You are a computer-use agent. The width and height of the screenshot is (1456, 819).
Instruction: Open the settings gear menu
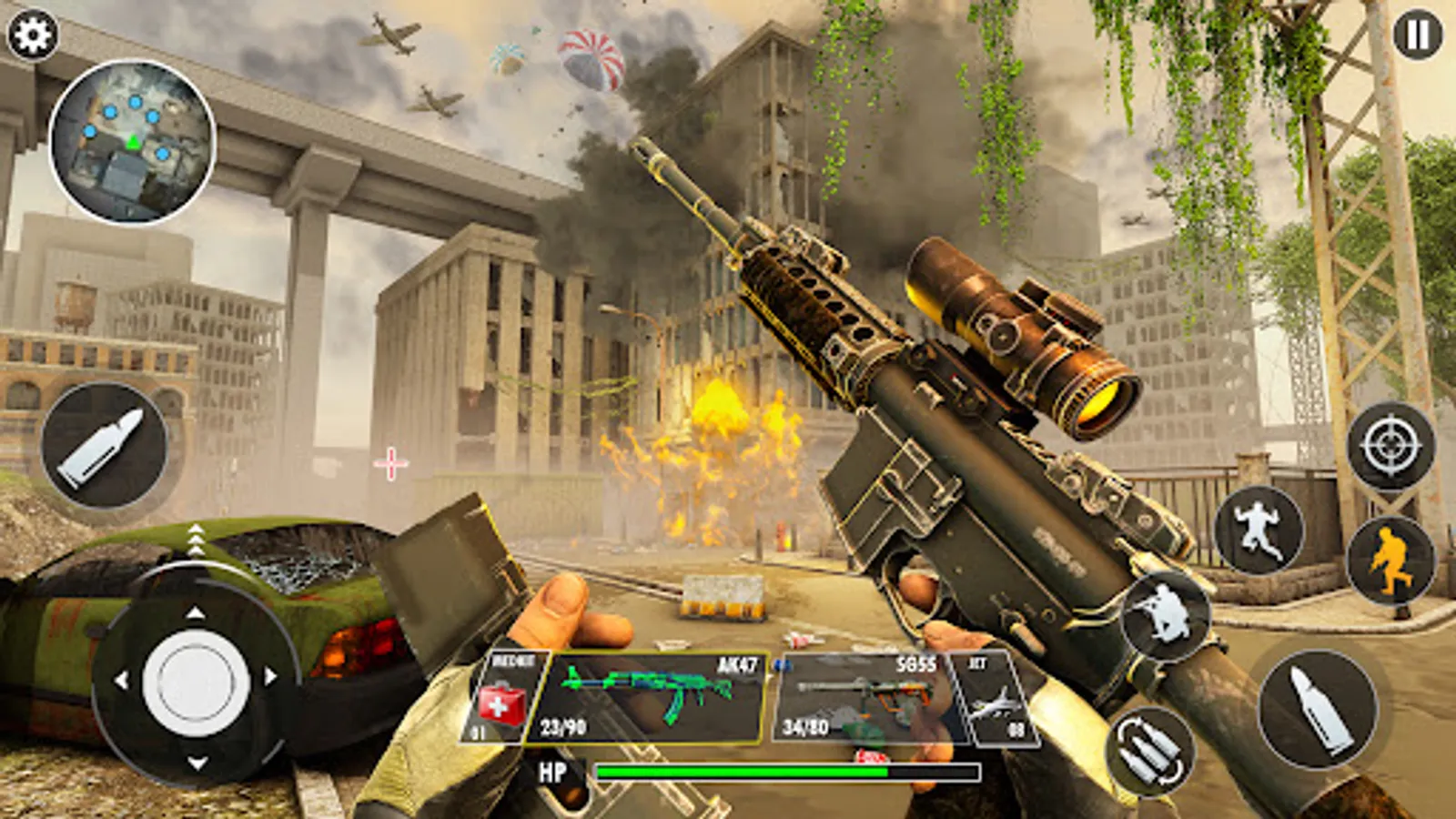click(x=32, y=35)
